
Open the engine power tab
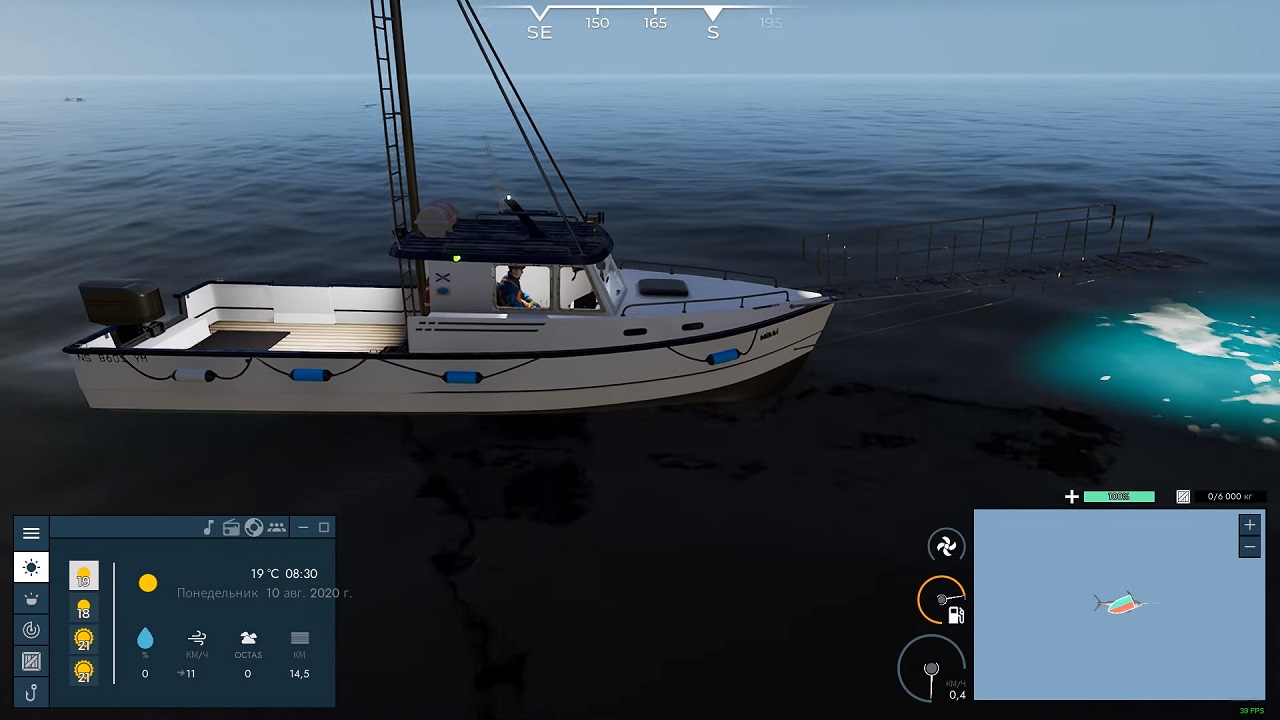[31, 629]
